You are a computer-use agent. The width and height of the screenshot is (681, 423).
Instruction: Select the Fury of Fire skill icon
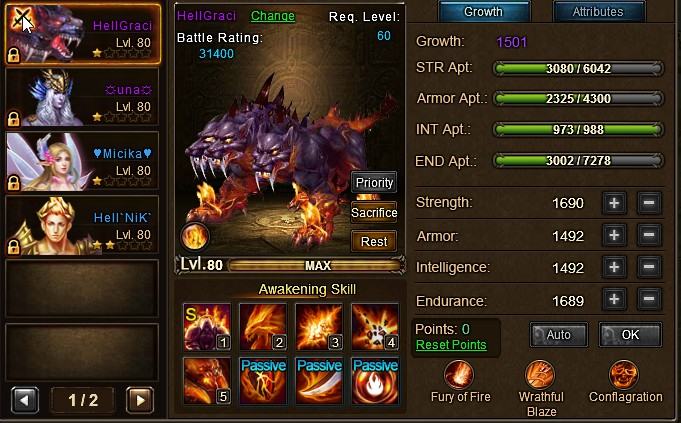click(x=461, y=376)
